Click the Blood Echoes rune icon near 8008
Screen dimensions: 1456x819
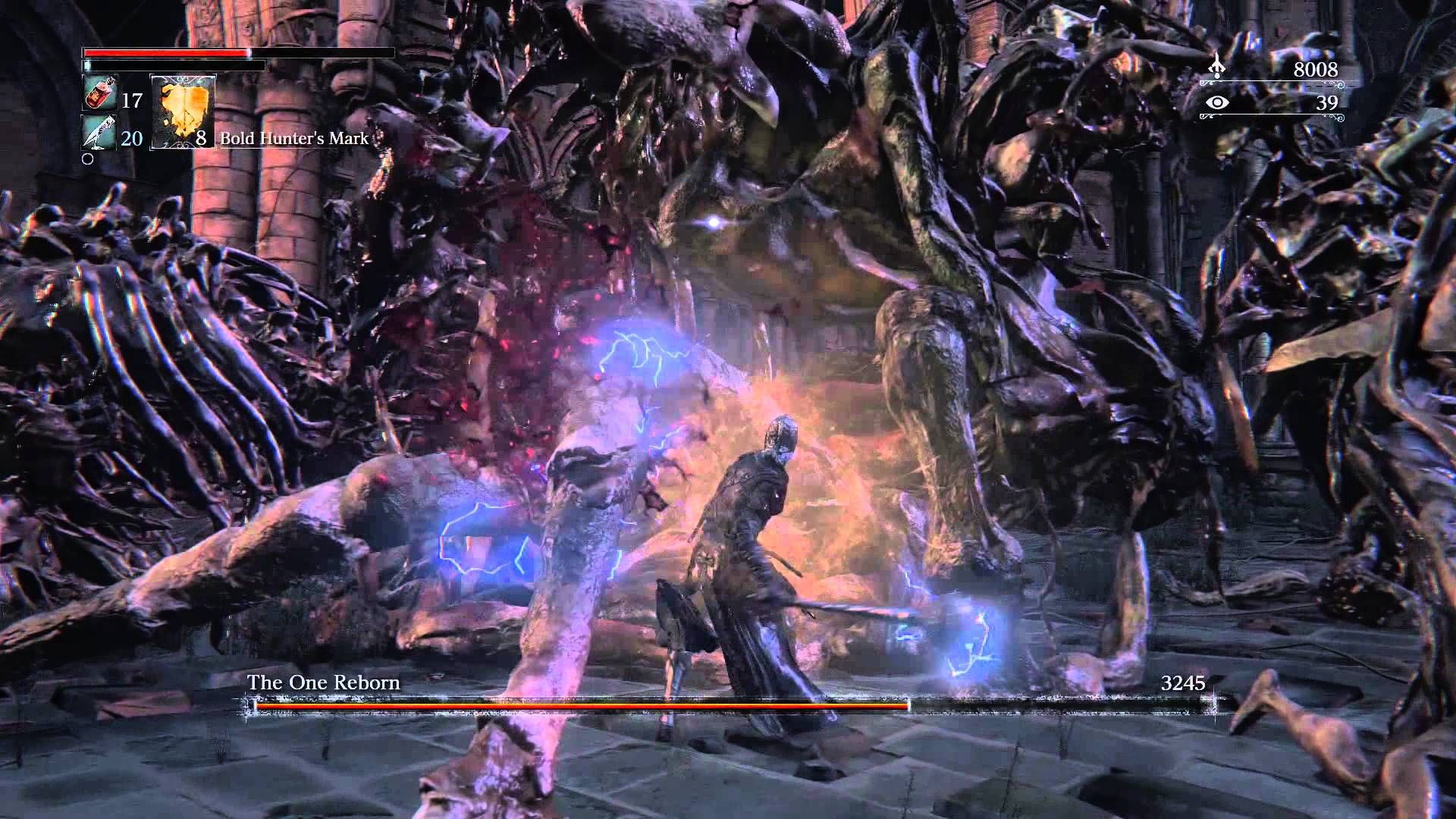click(1217, 67)
